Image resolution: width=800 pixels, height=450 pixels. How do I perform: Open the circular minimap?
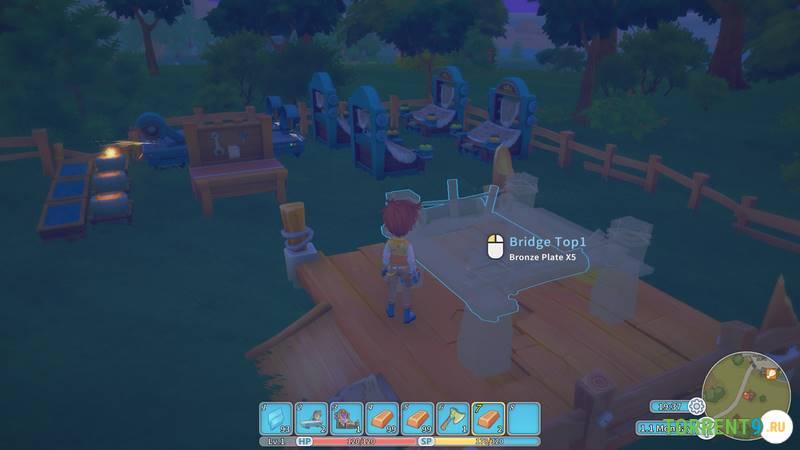pyautogui.click(x=745, y=390)
